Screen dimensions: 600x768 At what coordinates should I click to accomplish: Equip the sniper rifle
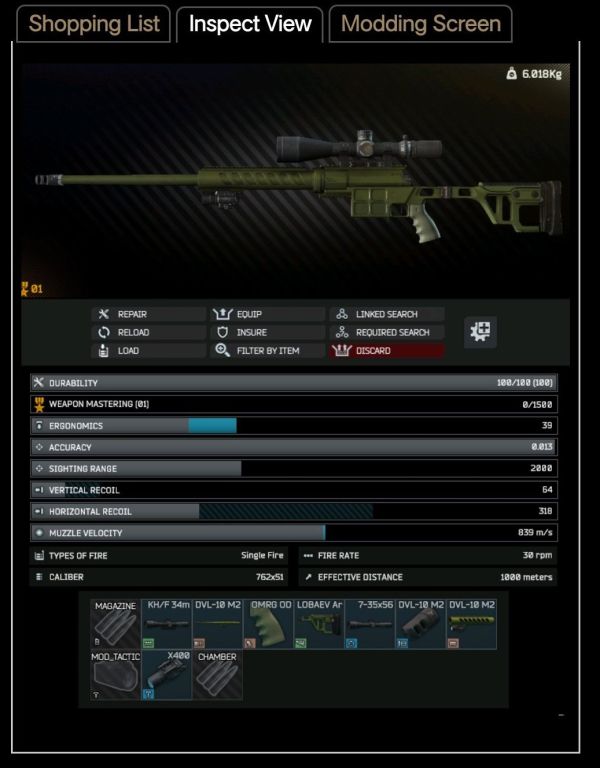[267, 314]
